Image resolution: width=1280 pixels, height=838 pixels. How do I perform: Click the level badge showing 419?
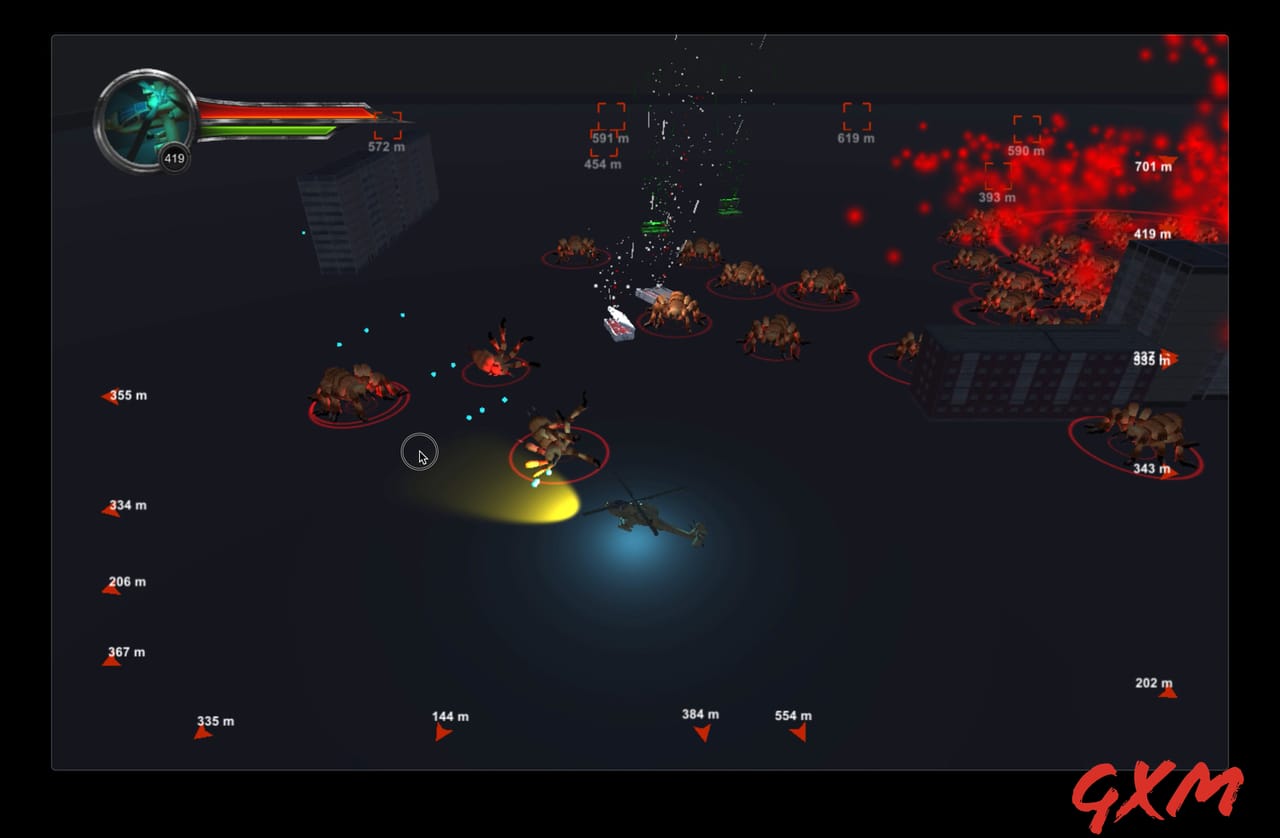[x=172, y=157]
